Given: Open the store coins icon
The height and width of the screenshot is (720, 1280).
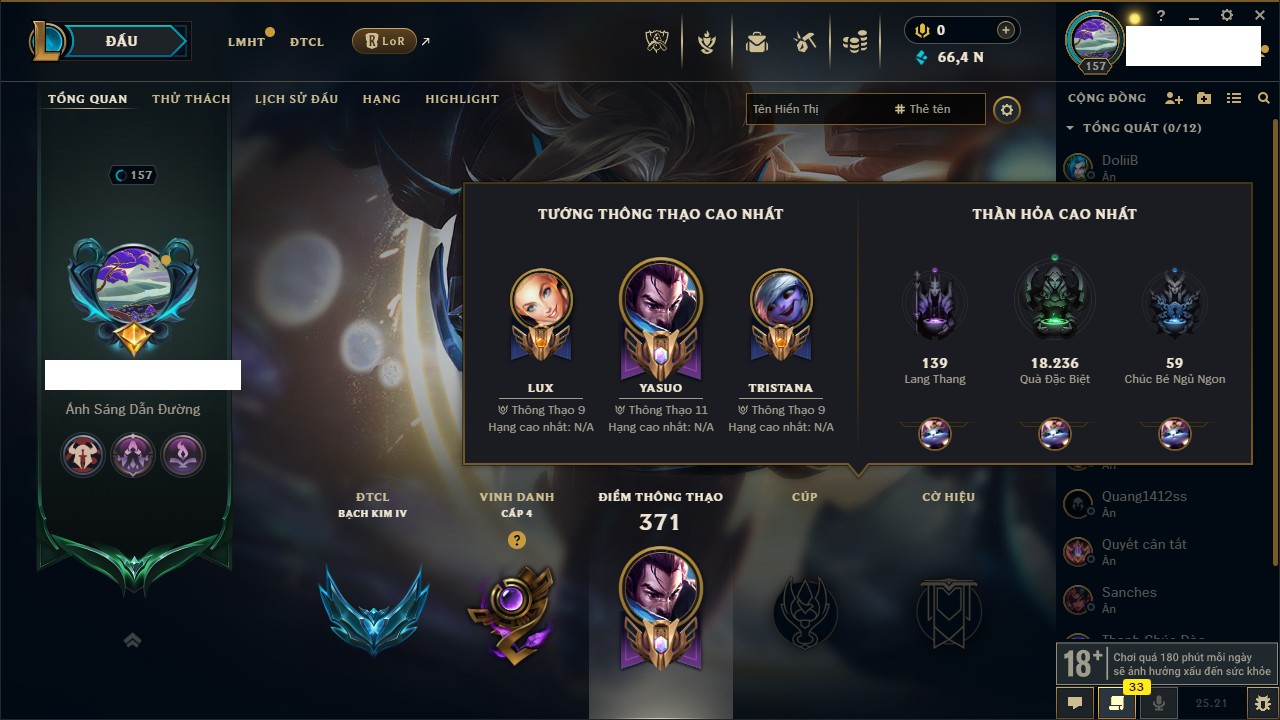Looking at the screenshot, I should coord(854,42).
